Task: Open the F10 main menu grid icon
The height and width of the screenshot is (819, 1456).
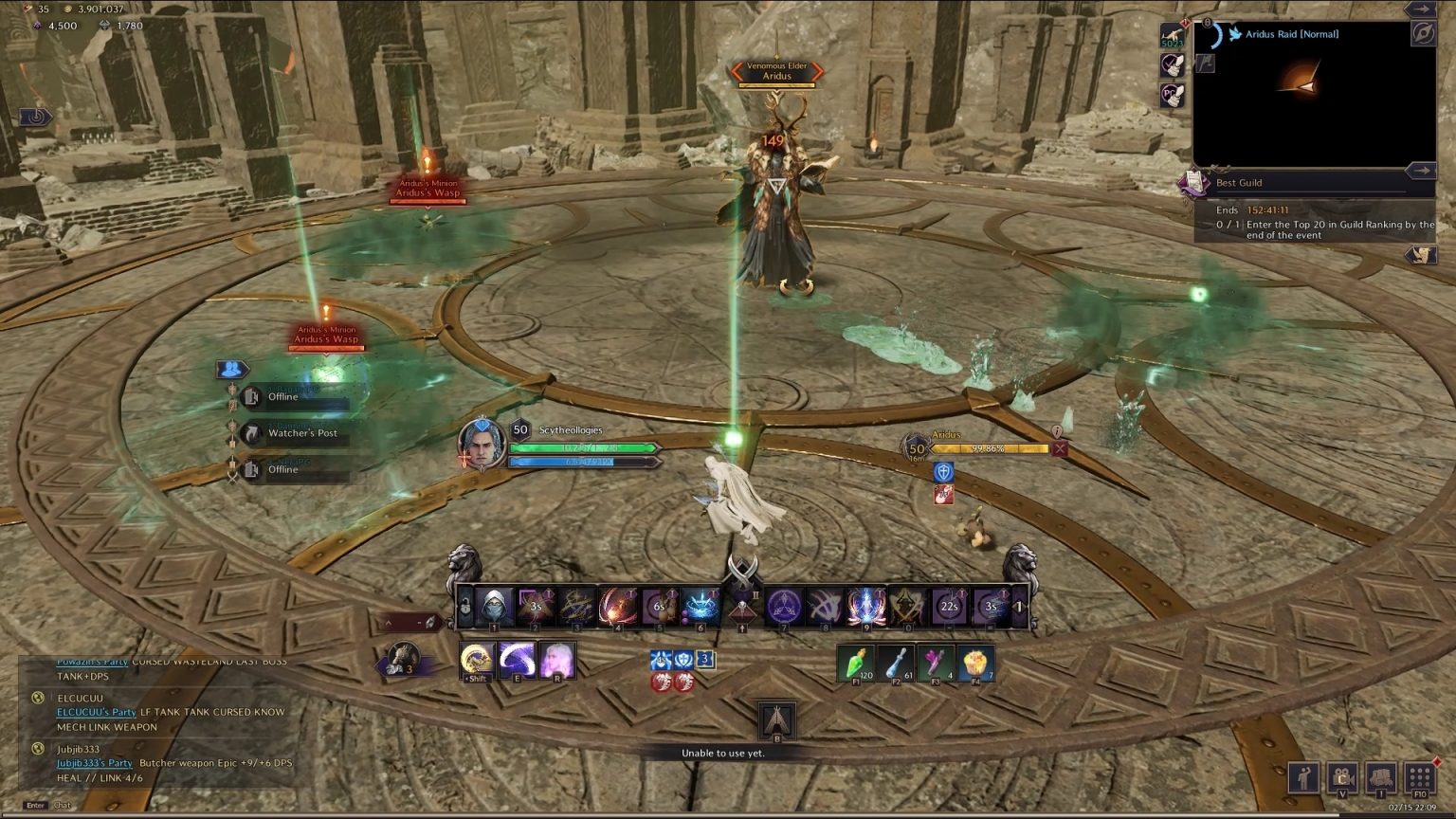Action: (x=1420, y=777)
